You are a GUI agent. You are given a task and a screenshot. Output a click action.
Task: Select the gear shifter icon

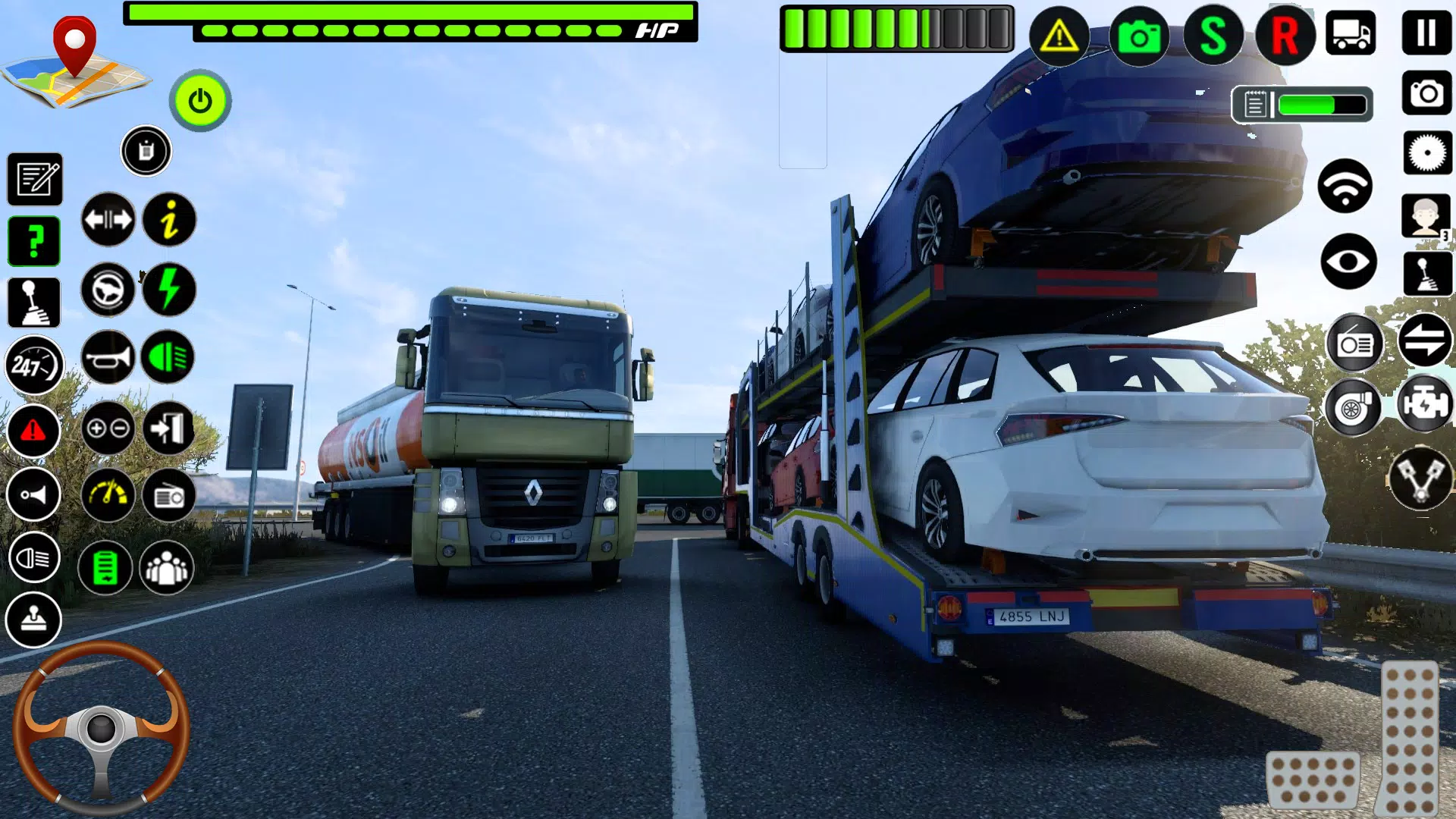pyautogui.click(x=34, y=301)
